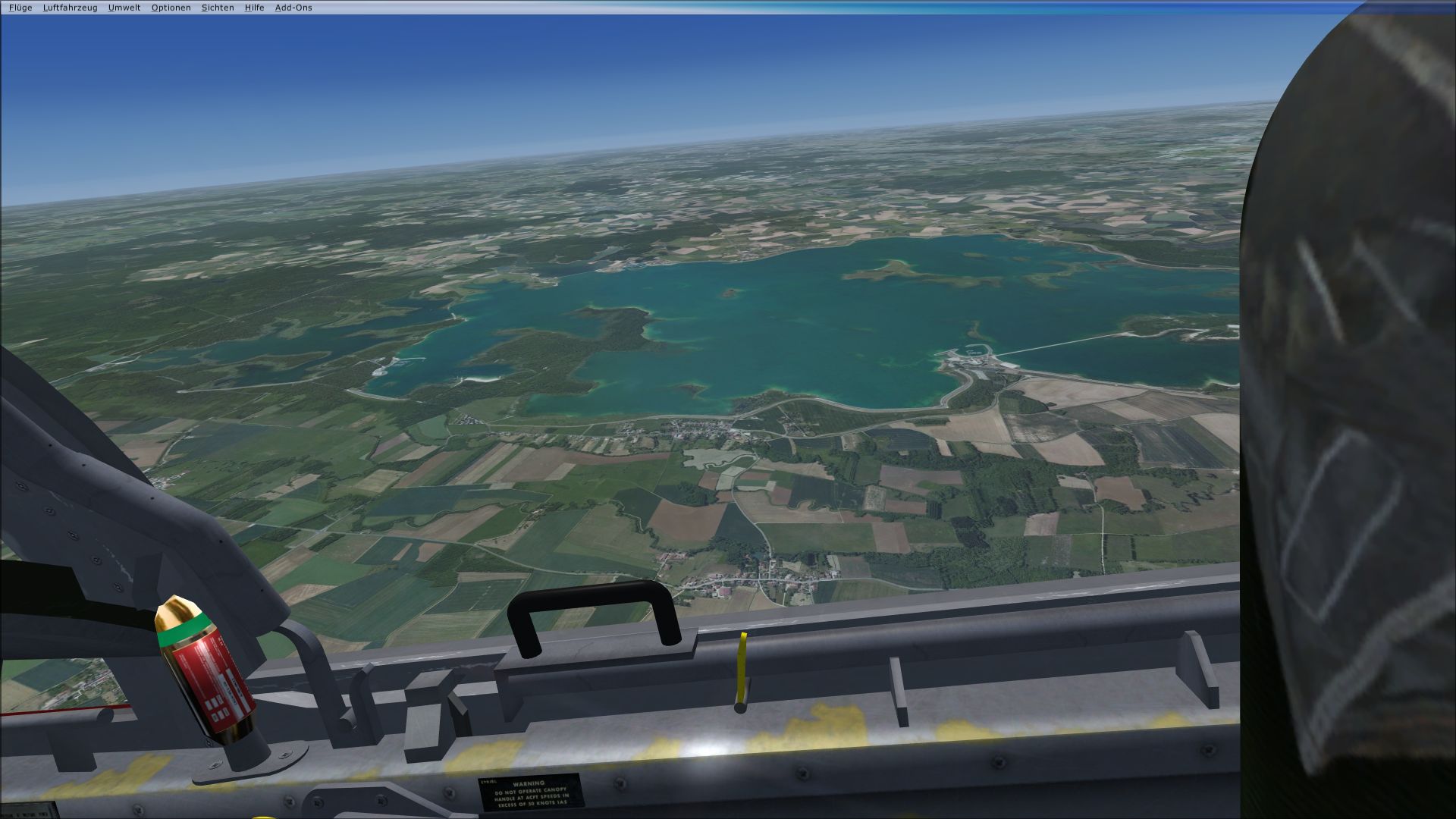Expand the Add-Ons menu

293,8
